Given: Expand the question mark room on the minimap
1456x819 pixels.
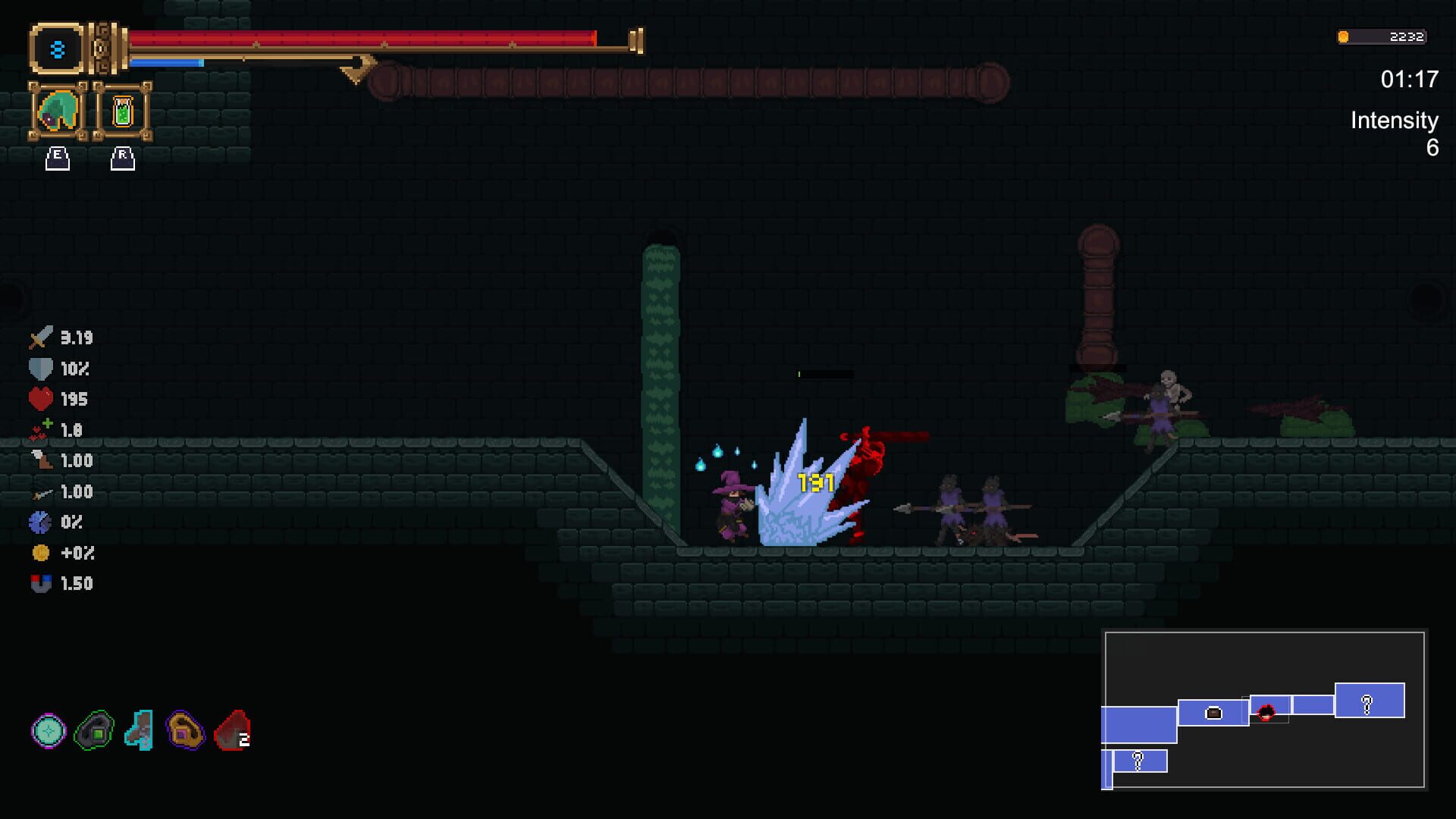Looking at the screenshot, I should coord(1367,705).
